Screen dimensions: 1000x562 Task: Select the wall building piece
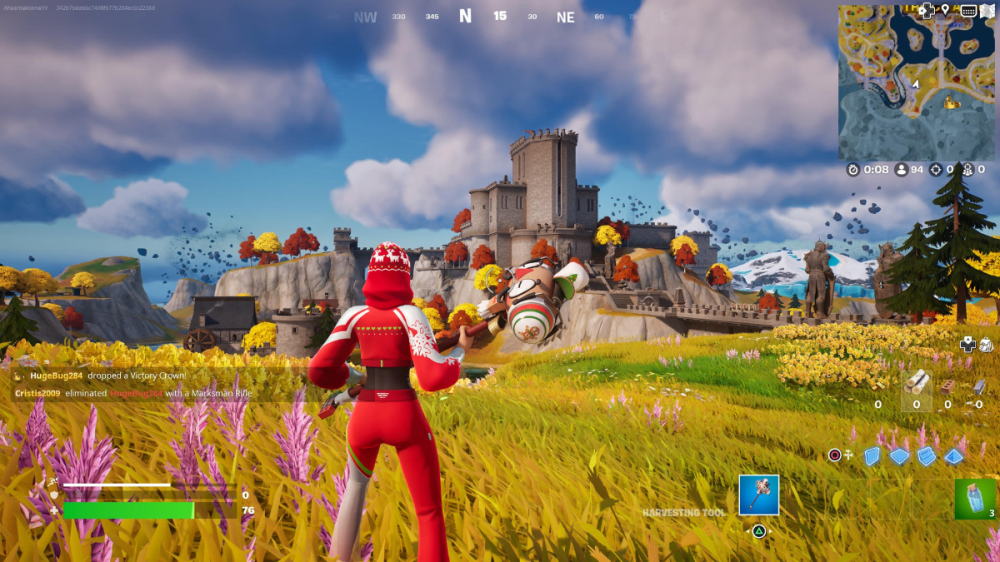tap(872, 456)
